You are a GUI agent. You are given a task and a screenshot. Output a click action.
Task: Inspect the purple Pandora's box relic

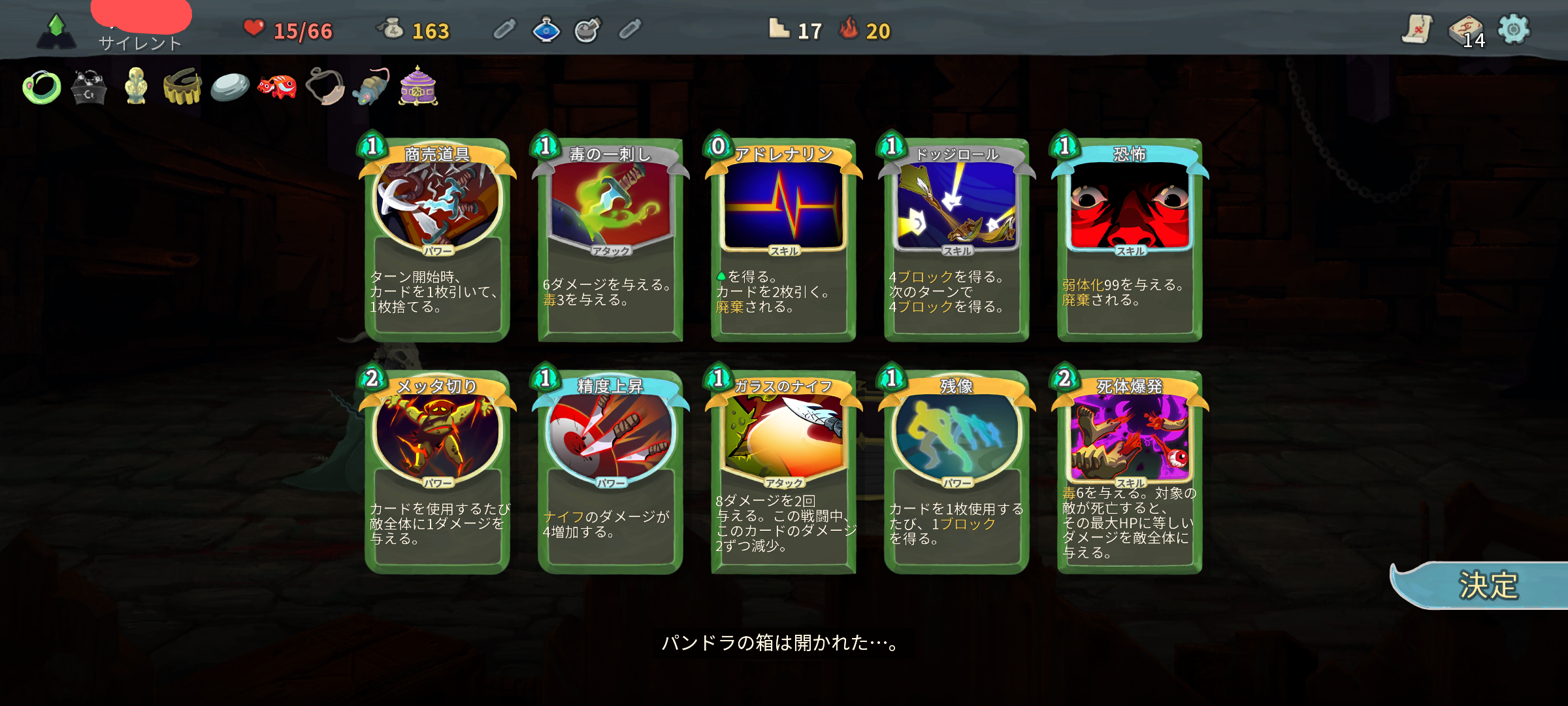pyautogui.click(x=418, y=86)
